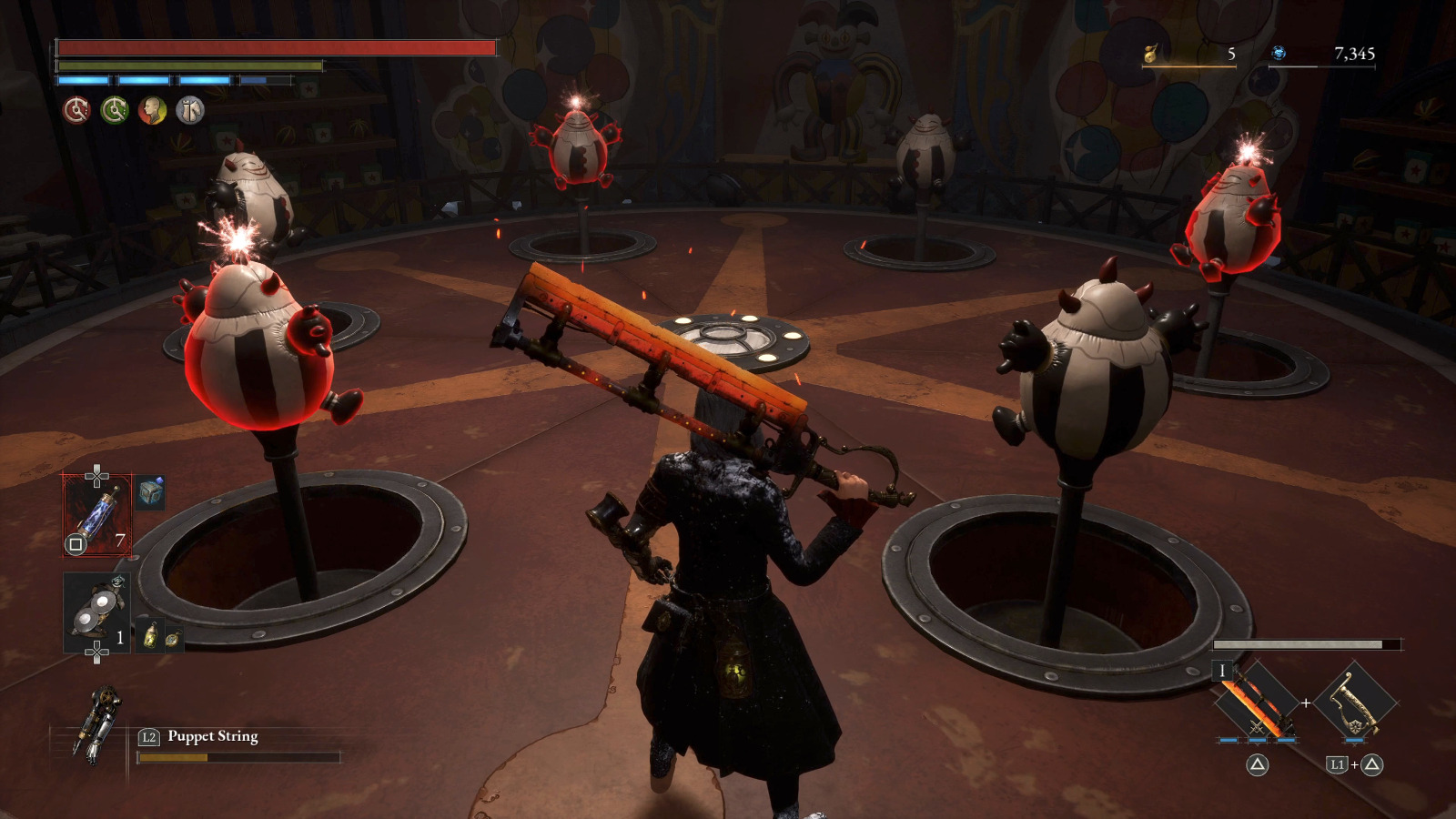Choose the lower belt slot with twin discs
Screen dimensions: 1456x819
coord(96,612)
